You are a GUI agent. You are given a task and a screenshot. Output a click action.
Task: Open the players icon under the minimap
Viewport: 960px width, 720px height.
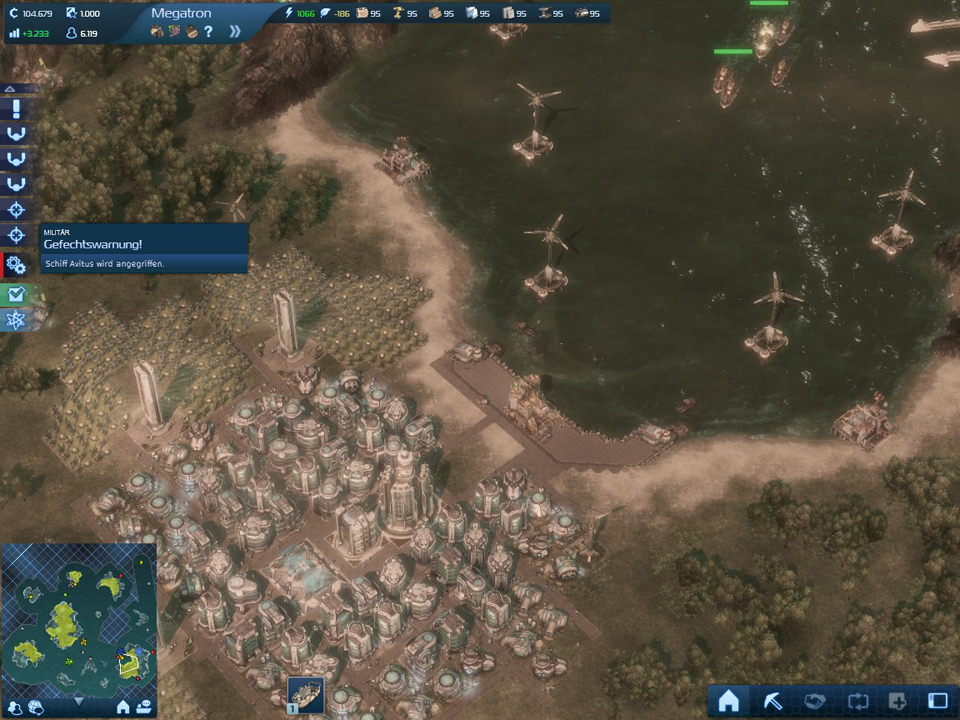click(x=15, y=708)
